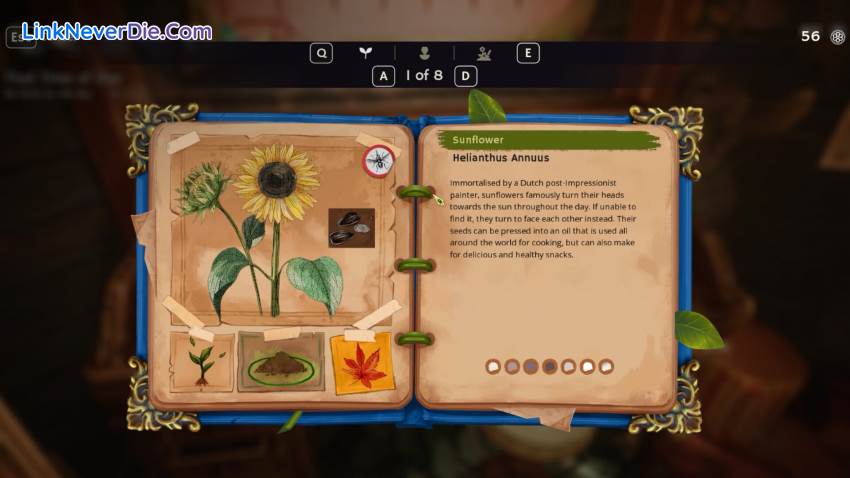Open the person silhouette tab
This screenshot has height=478, width=850.
[x=425, y=53]
